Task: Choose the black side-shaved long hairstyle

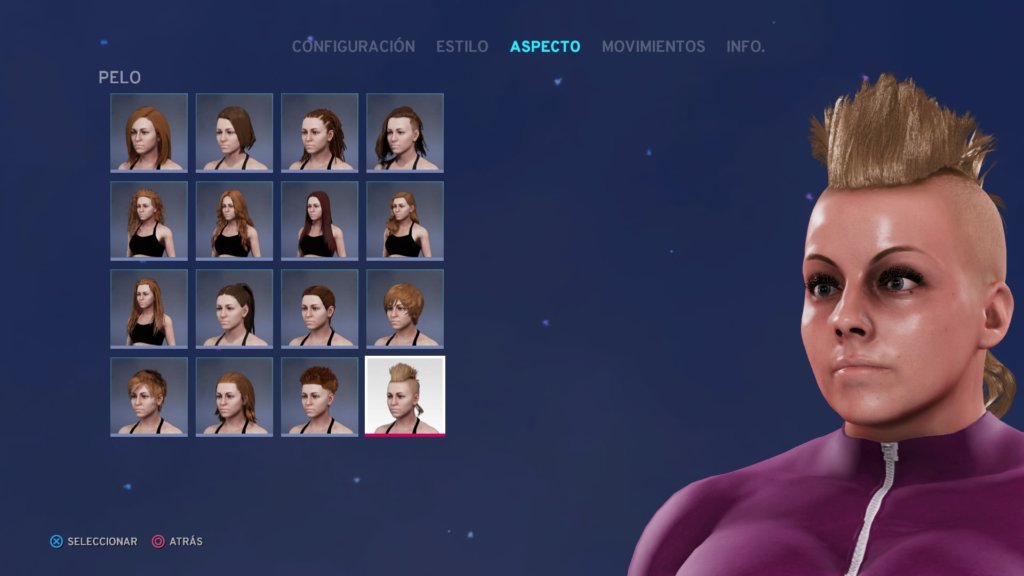Action: (405, 132)
